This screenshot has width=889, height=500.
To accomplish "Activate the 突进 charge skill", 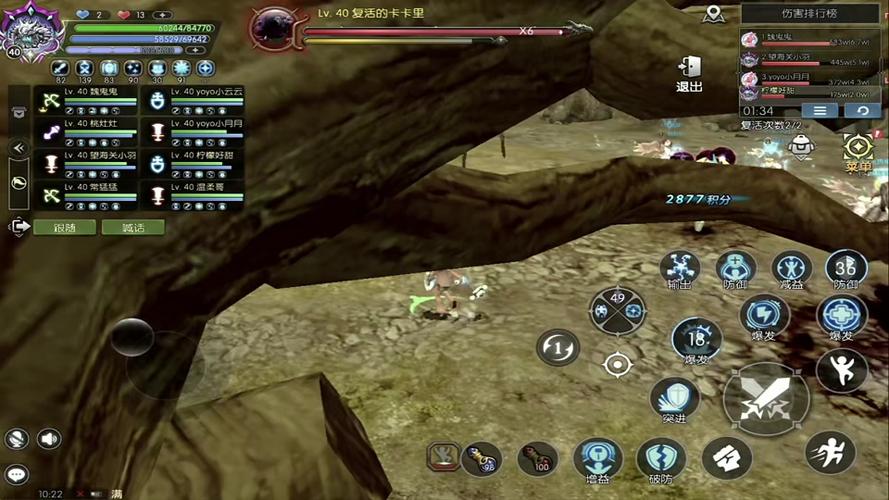I will point(673,398).
